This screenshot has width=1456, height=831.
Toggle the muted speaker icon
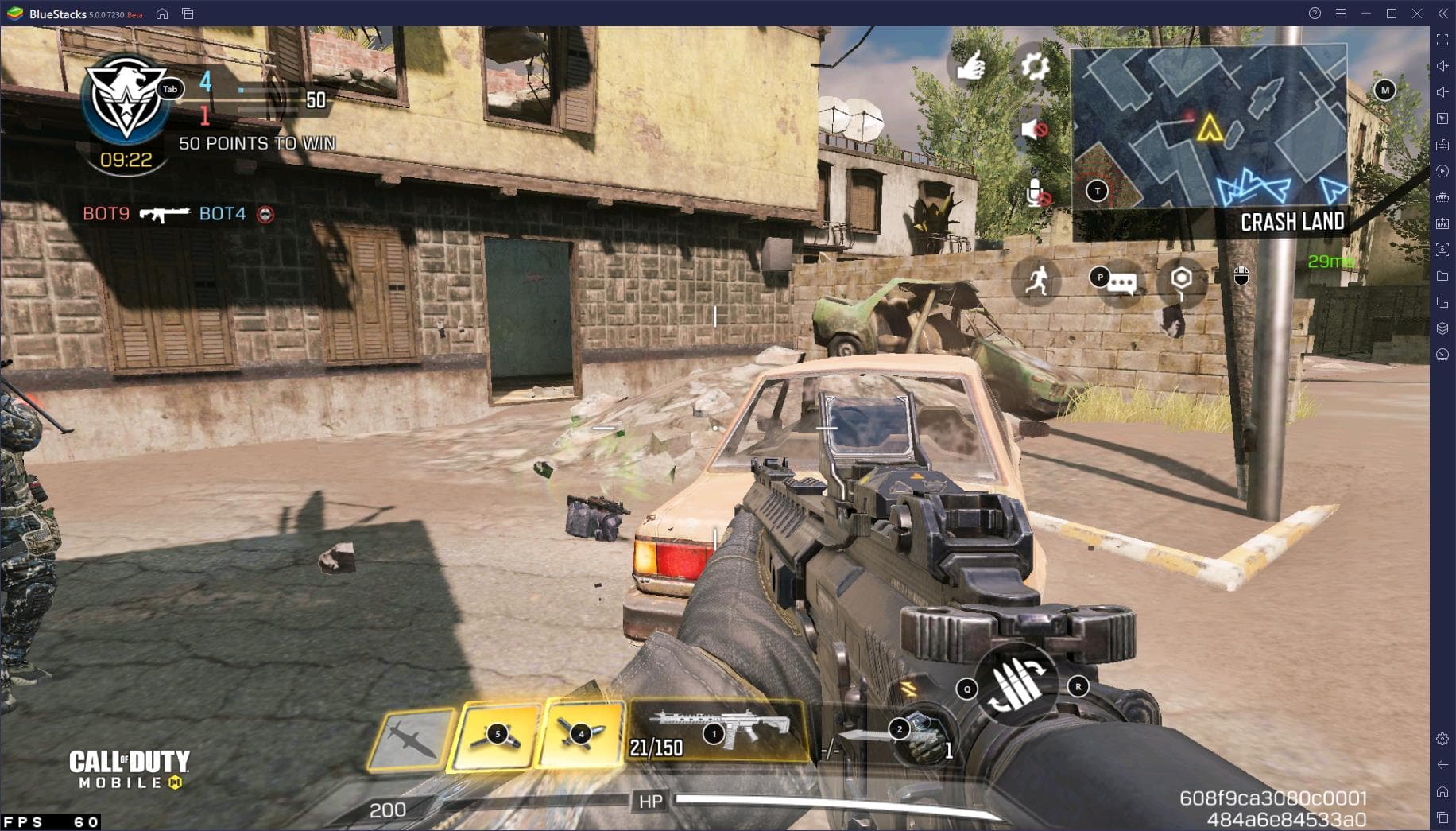coord(1033,129)
